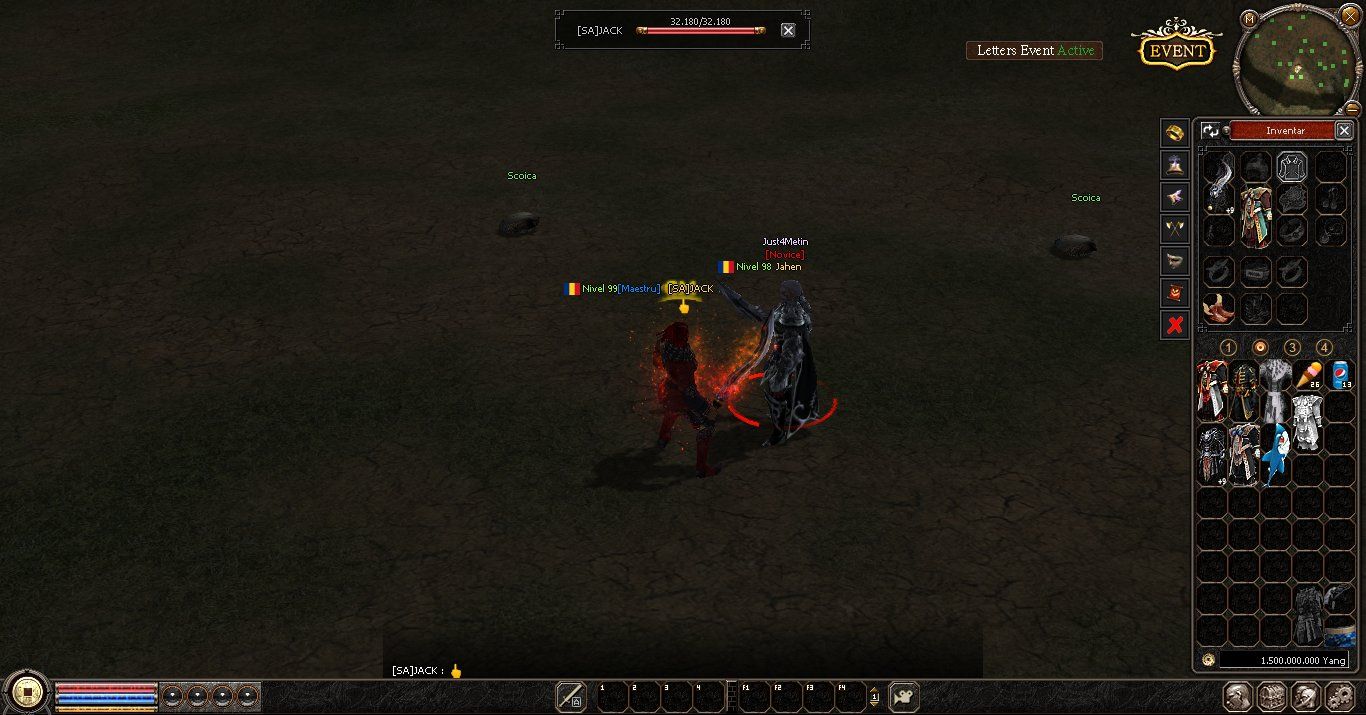Open the gold ring side panel button
This screenshot has width=1366, height=715.
click(1174, 132)
